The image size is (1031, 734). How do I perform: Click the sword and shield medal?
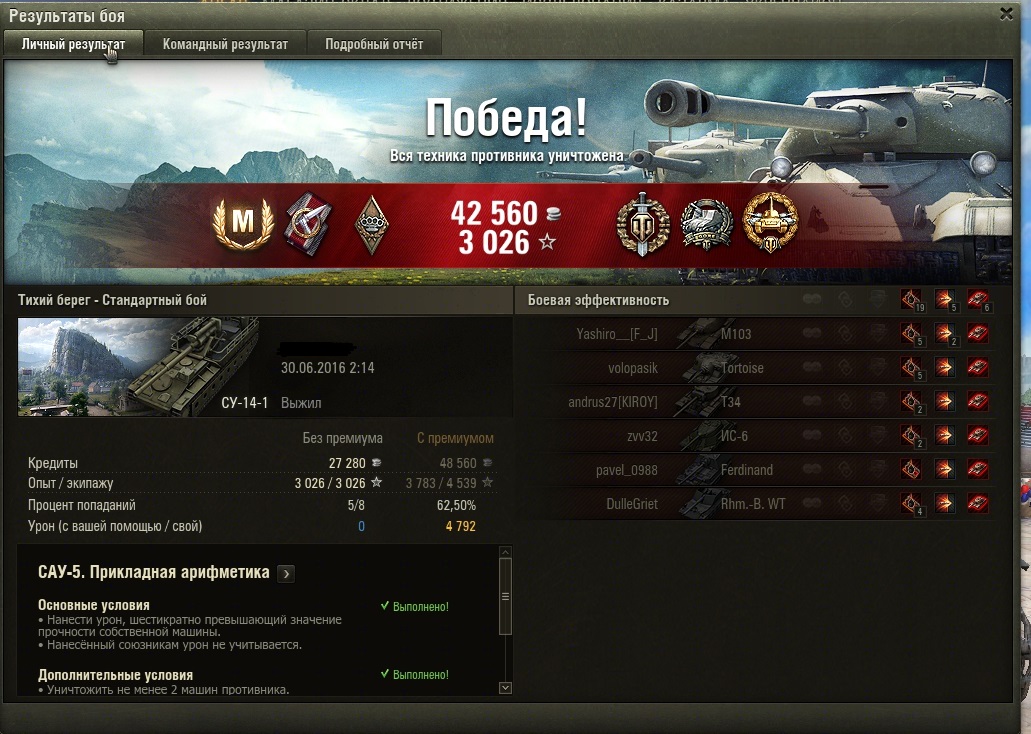639,224
